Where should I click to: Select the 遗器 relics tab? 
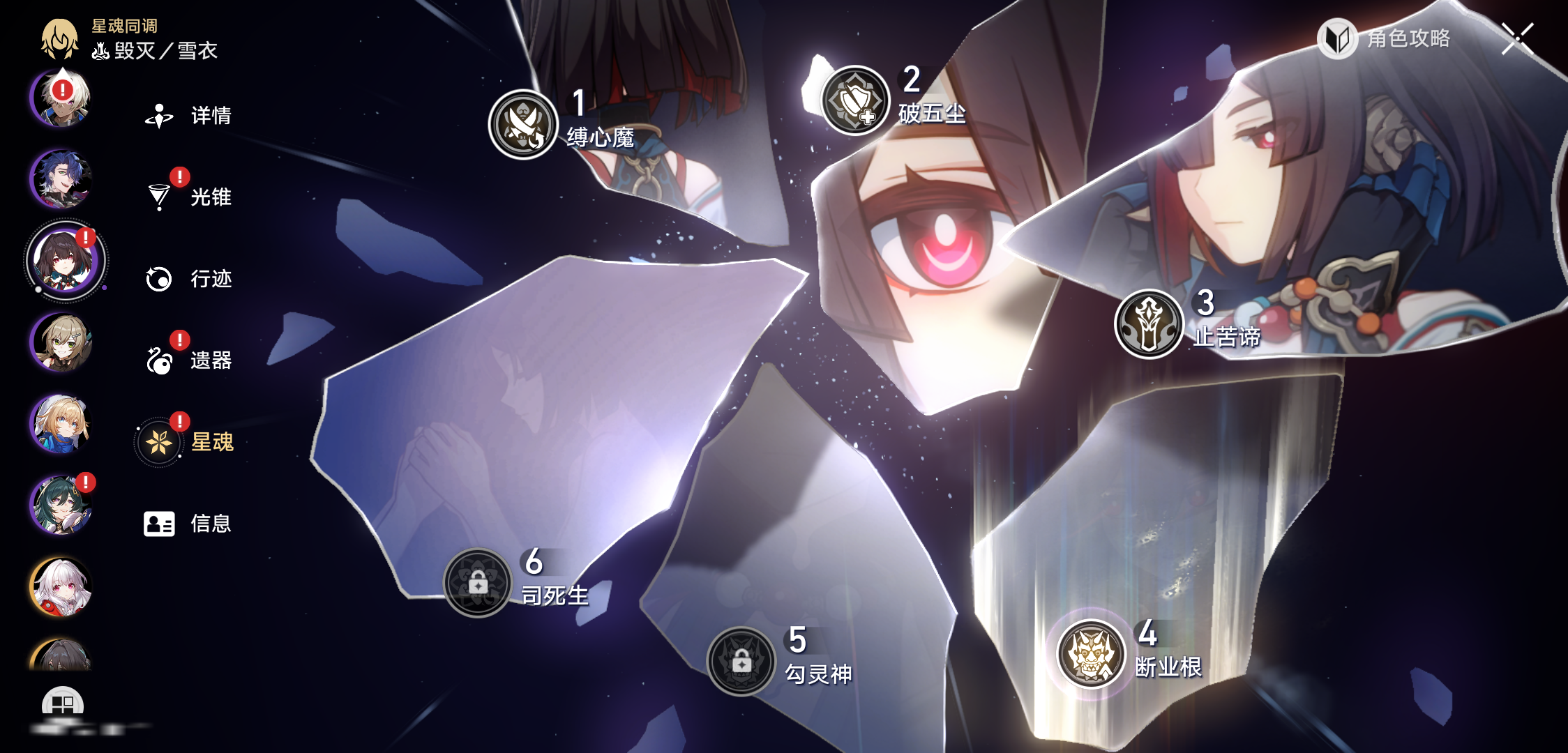click(x=188, y=360)
